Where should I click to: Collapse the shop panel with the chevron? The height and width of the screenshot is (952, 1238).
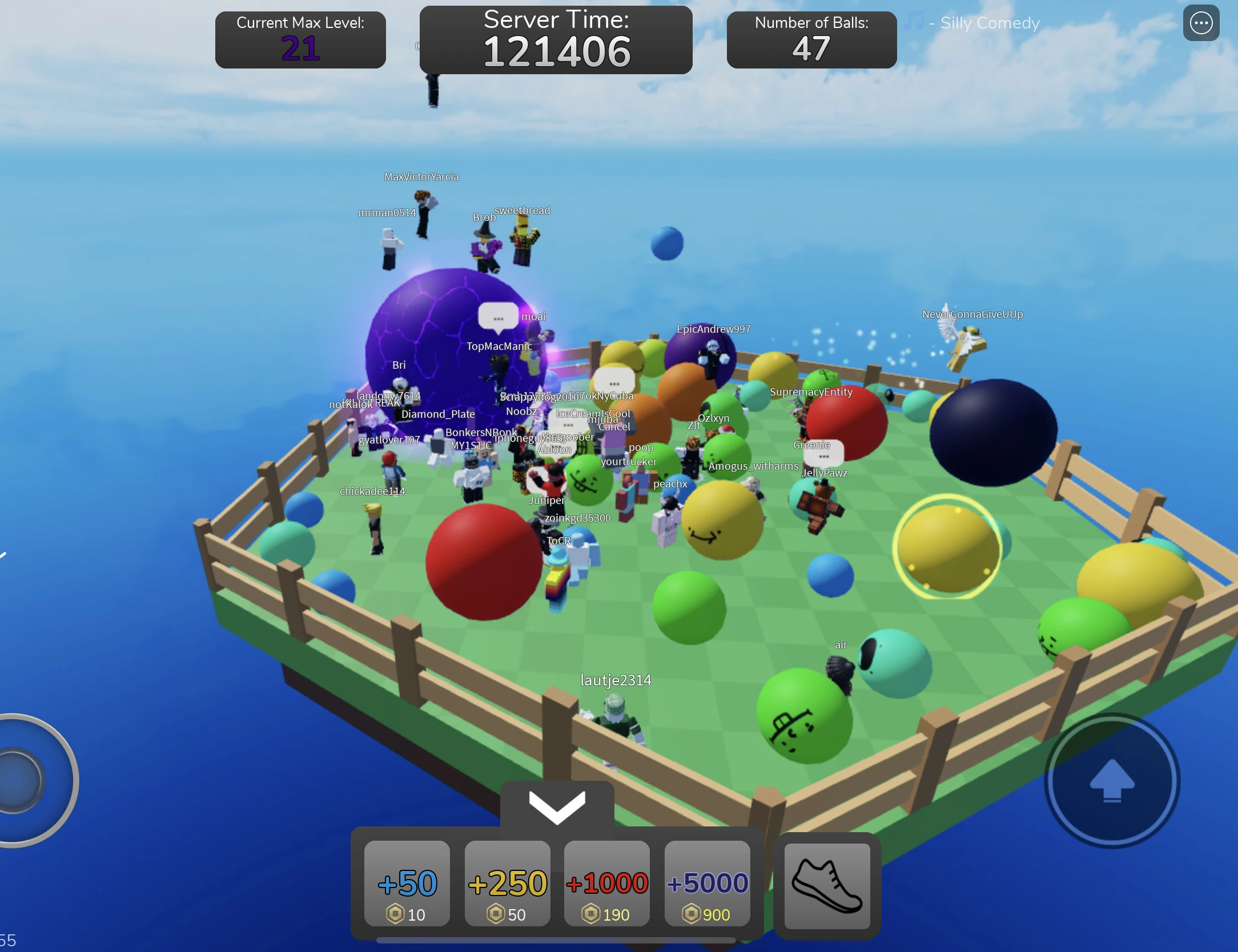[557, 806]
